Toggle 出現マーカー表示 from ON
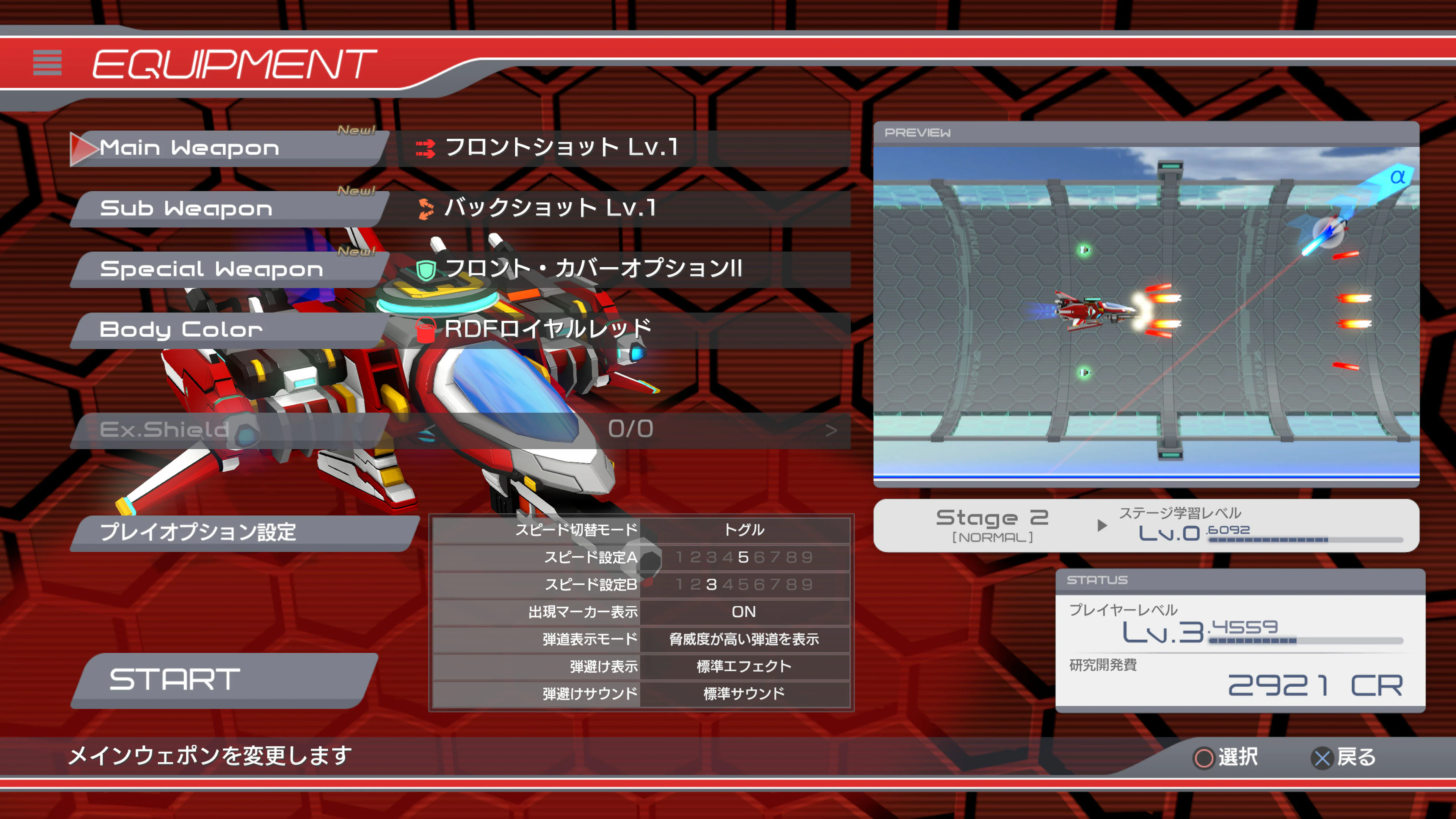1456x819 pixels. tap(744, 612)
